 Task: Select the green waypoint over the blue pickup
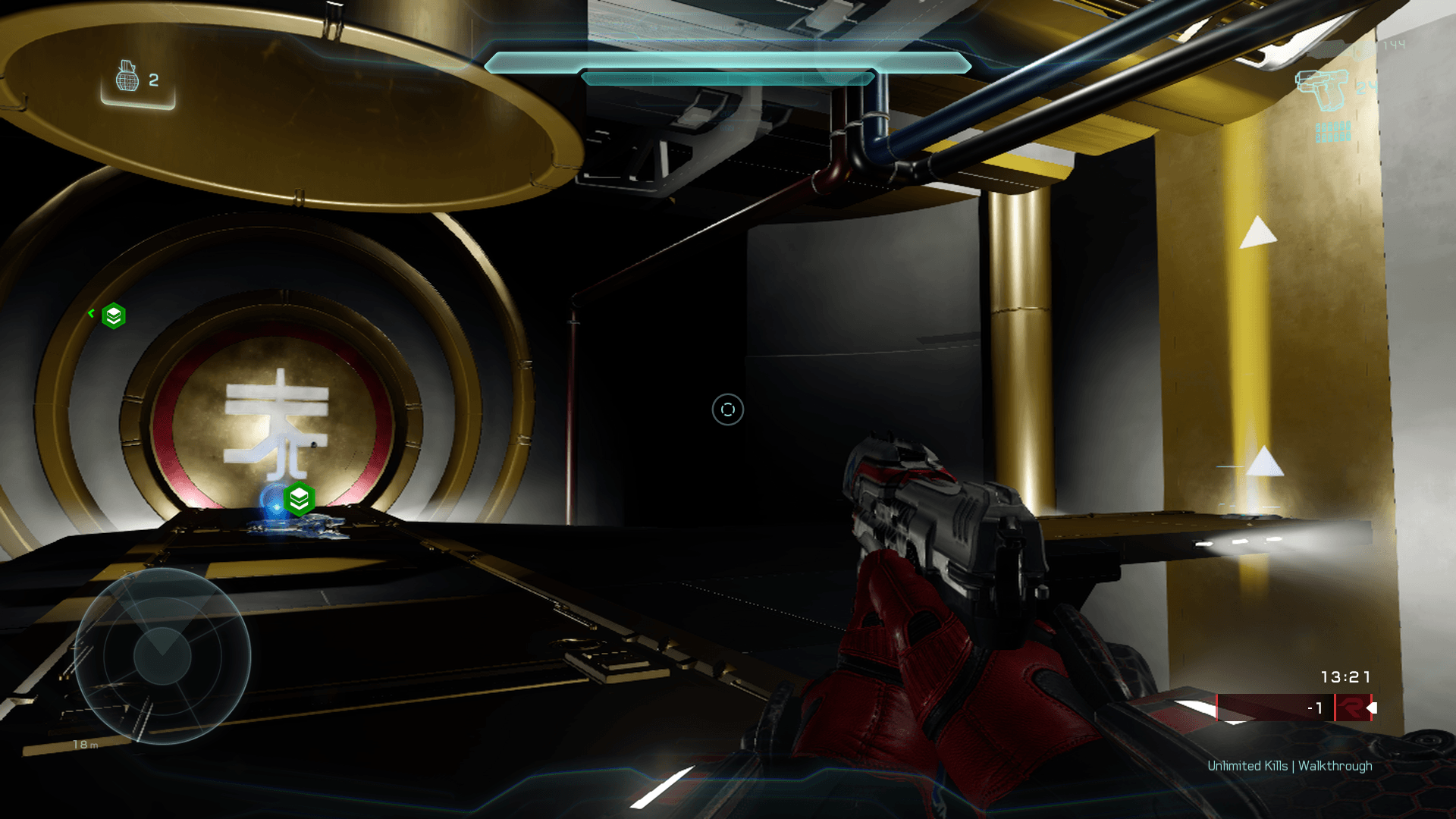(300, 499)
